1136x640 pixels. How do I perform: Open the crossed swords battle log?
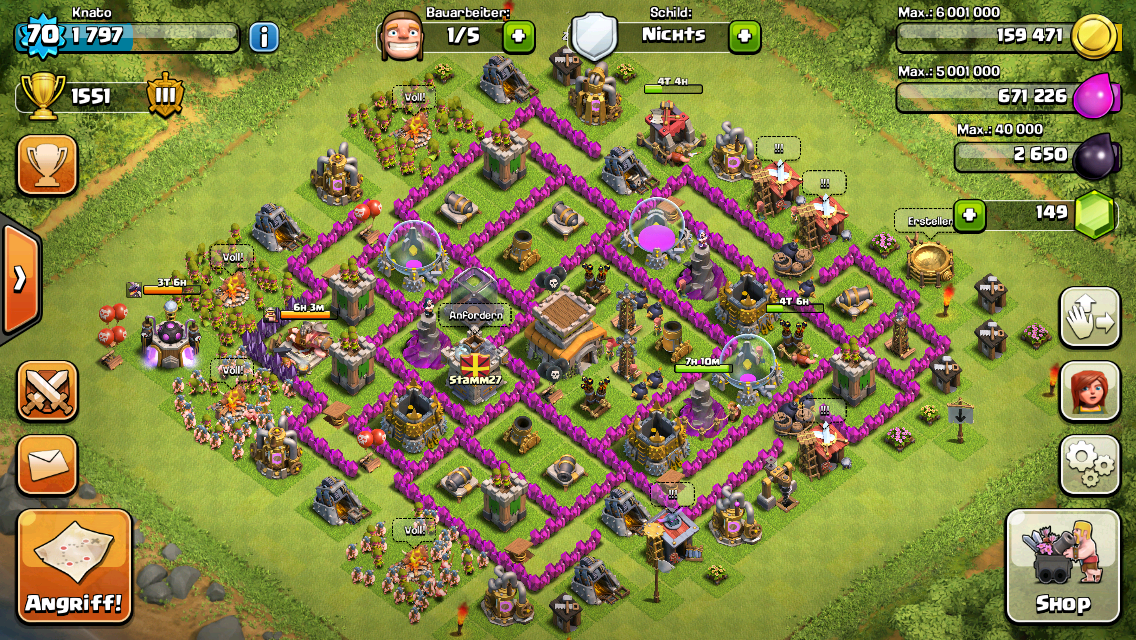47,391
